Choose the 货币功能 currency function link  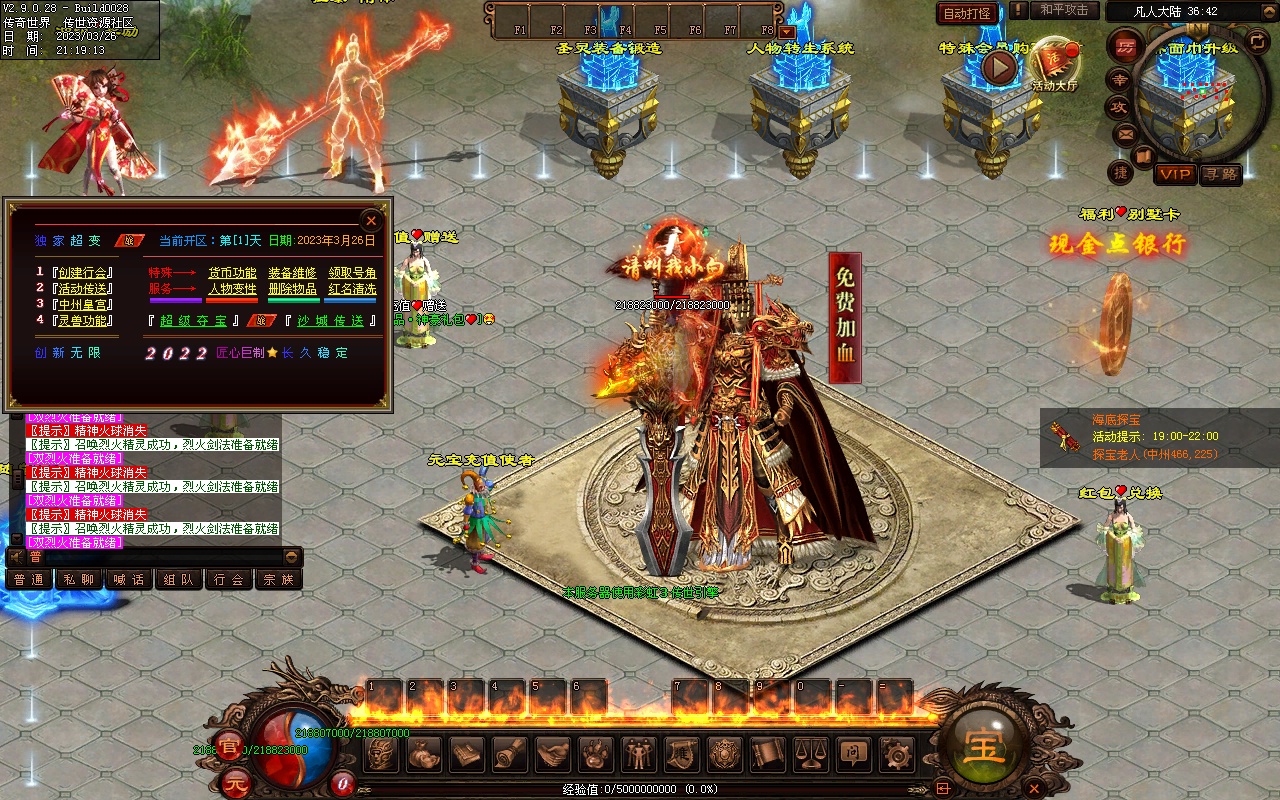tap(232, 273)
